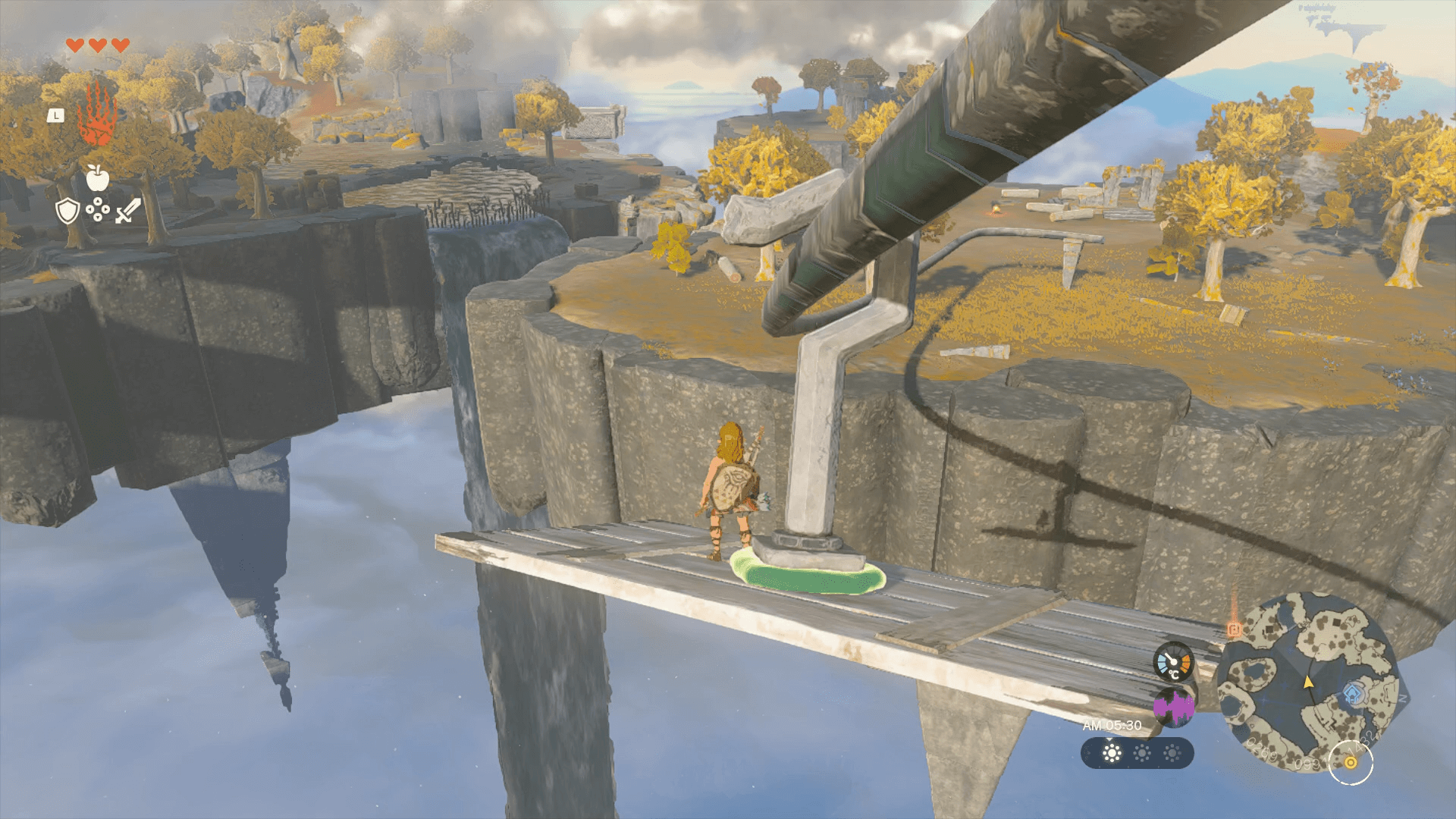1456x819 pixels.
Task: Choose the sword weapon icon
Action: pos(127,211)
